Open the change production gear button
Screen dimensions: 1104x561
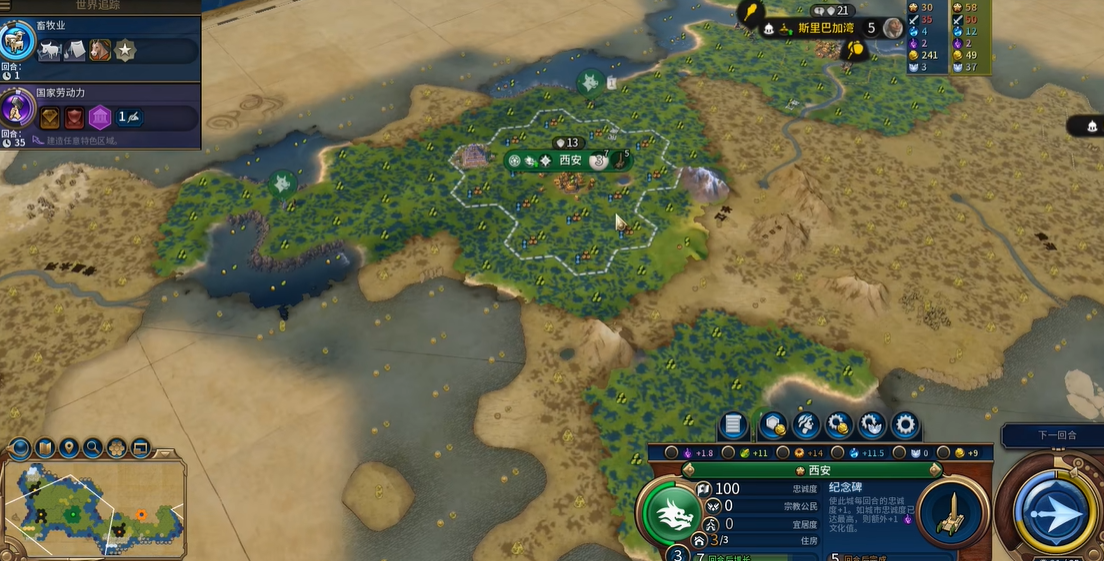(905, 424)
